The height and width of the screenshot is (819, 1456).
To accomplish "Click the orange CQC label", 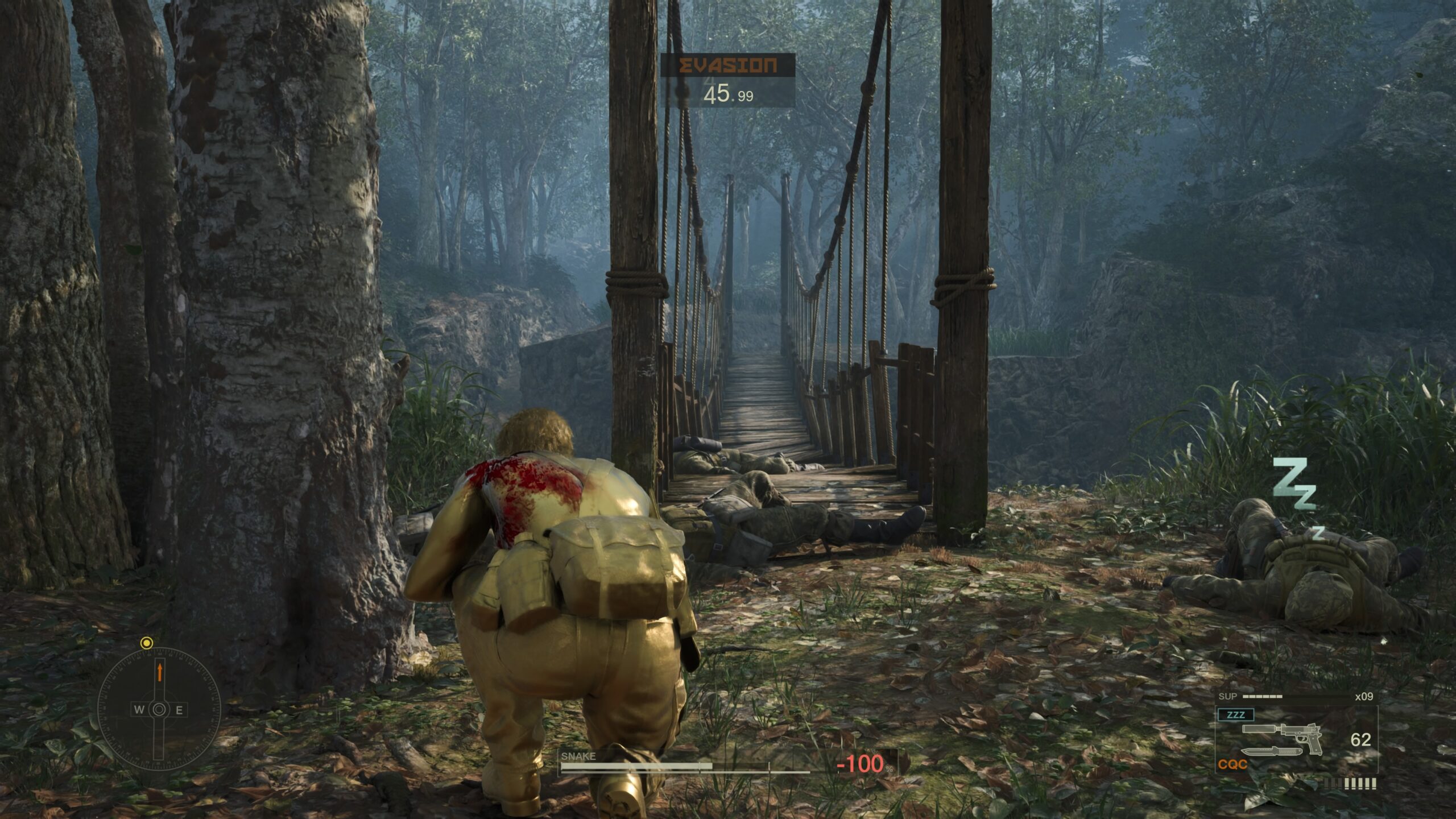I will pos(1233,765).
